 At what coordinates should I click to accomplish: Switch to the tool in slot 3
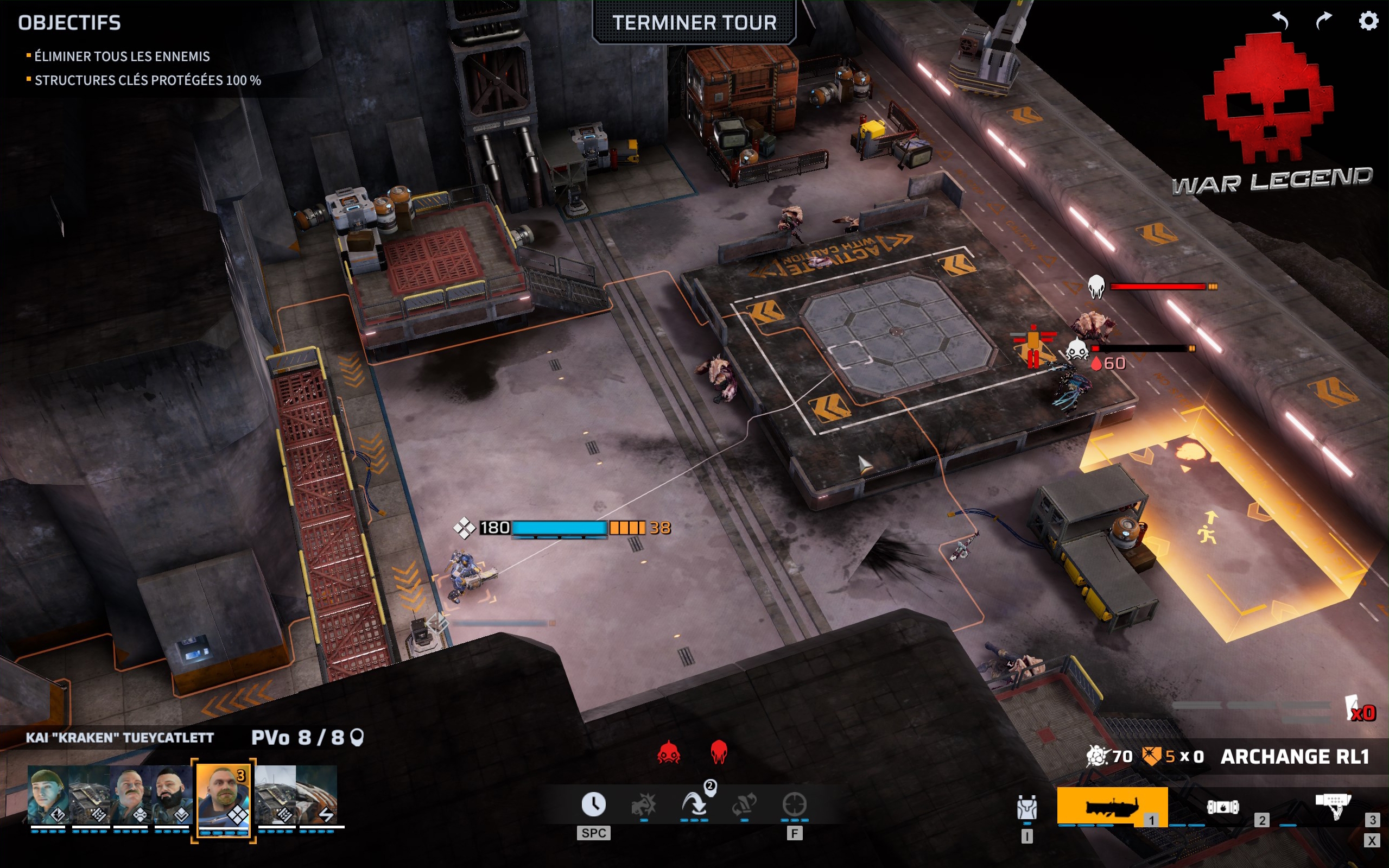tap(1333, 806)
